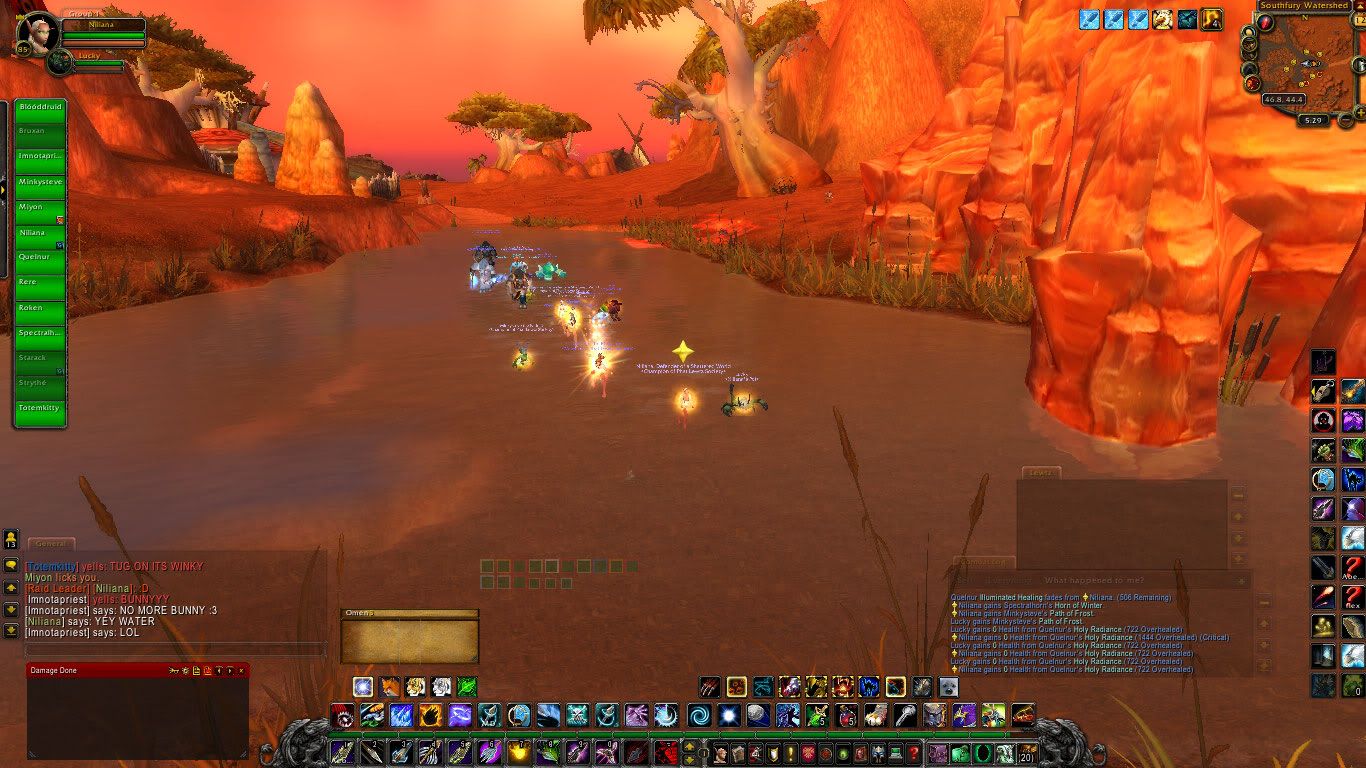Switch to the General chat tab
The image size is (1366, 768).
point(50,544)
